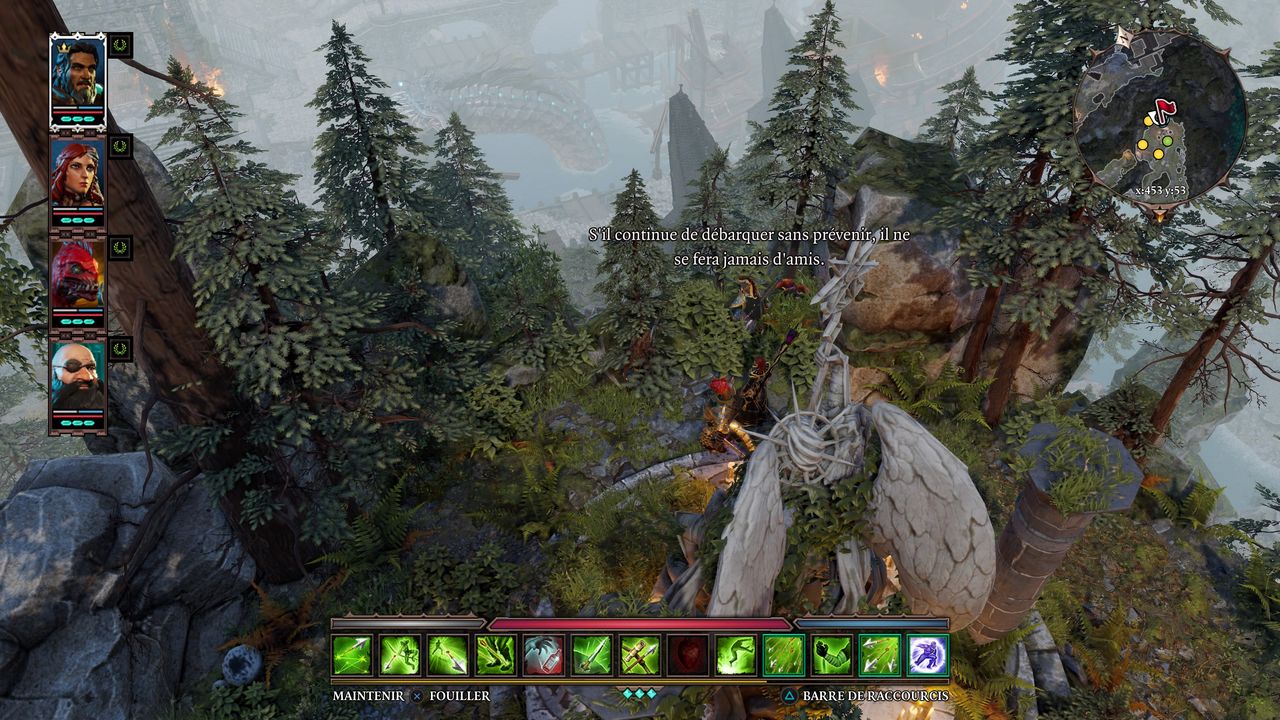Select the red-haired woman party portrait
Viewport: 1280px width, 720px height.
(77, 173)
